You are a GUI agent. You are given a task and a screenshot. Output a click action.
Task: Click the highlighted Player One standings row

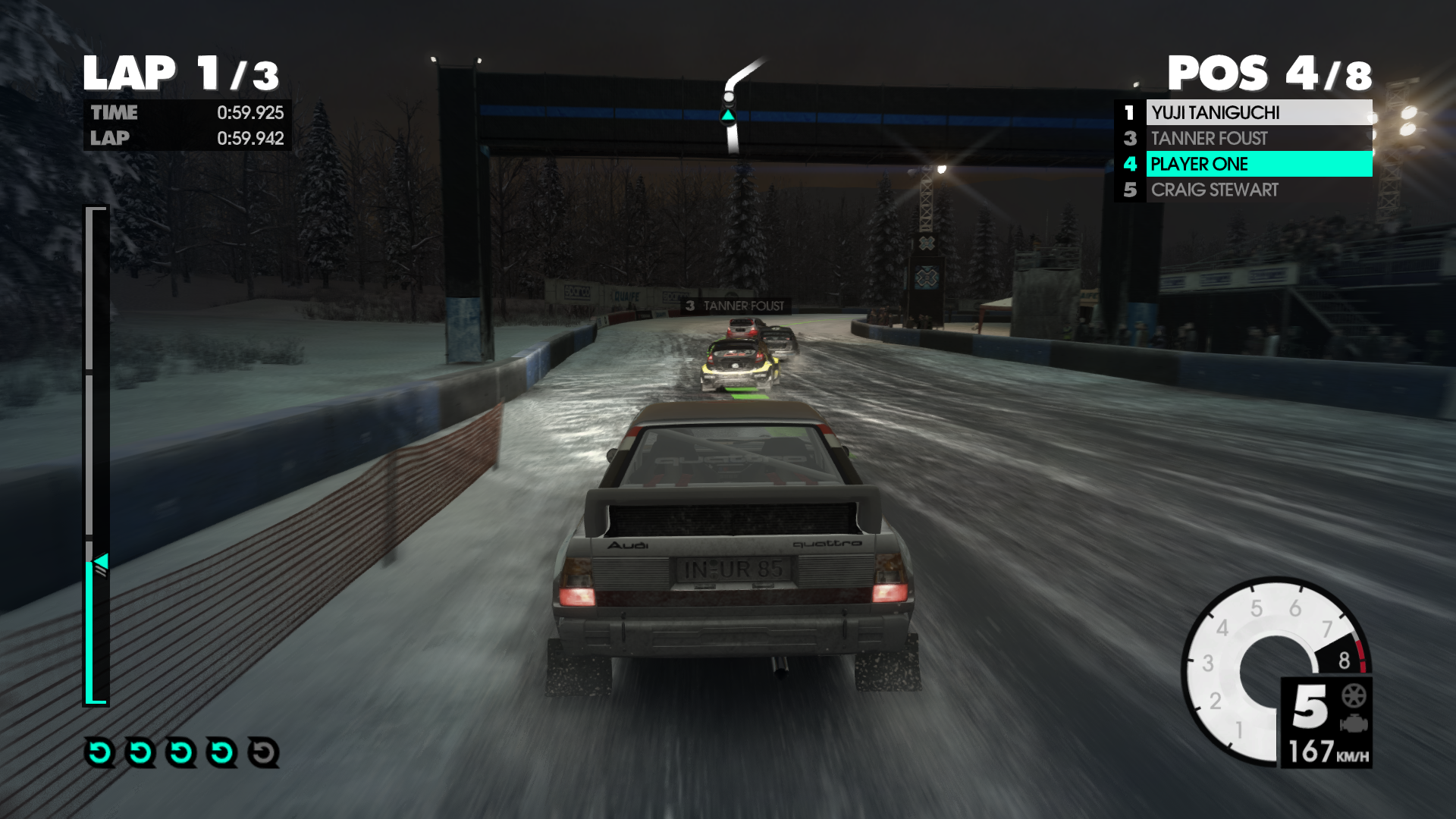tap(1244, 164)
